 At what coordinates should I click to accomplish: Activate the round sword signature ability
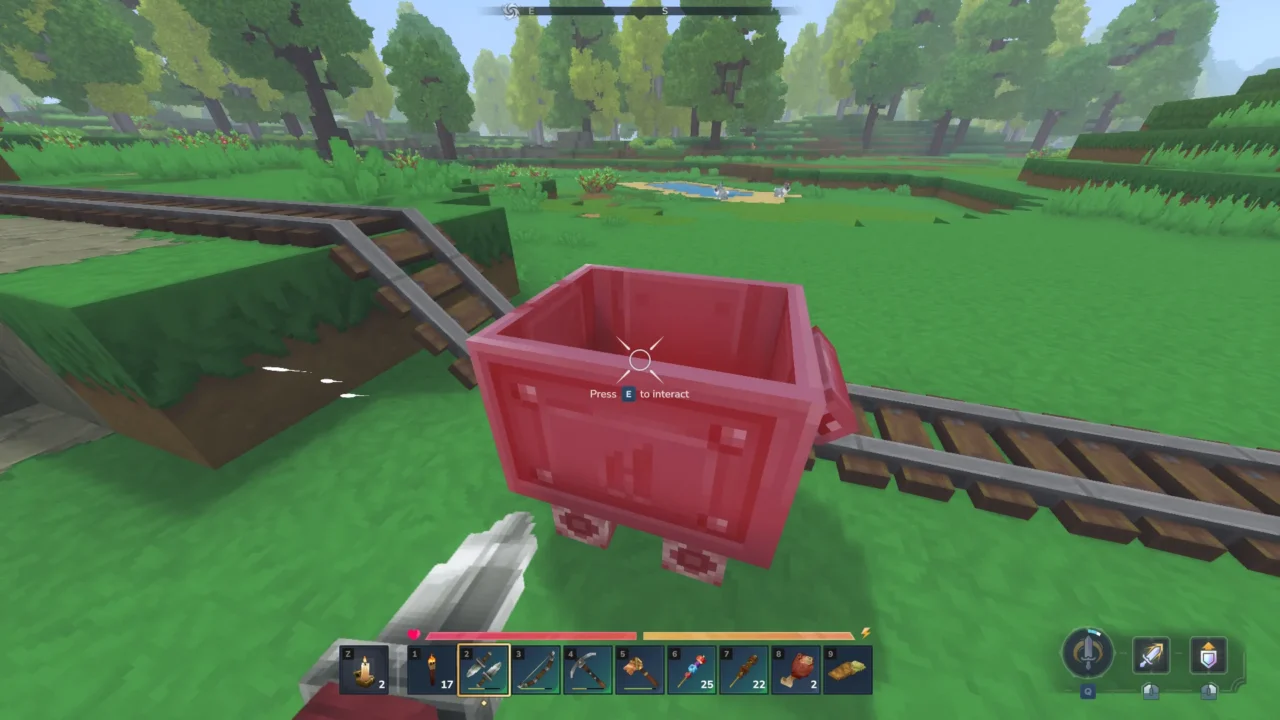(x=1088, y=653)
